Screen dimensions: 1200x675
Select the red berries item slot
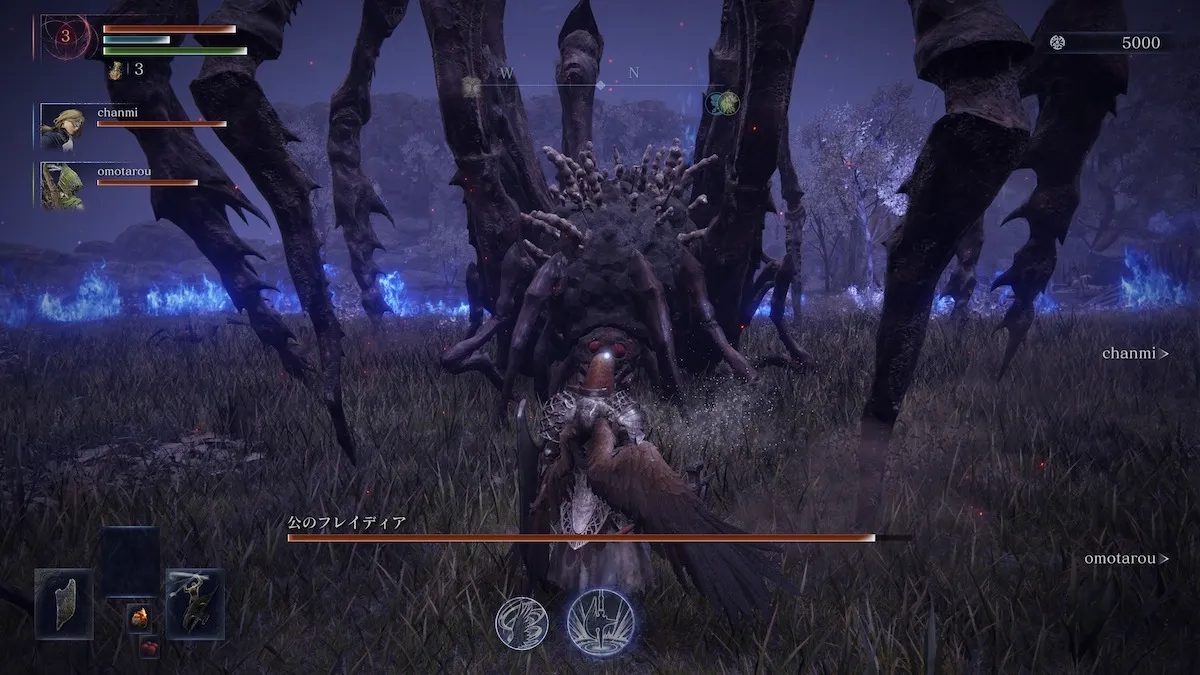coord(149,648)
